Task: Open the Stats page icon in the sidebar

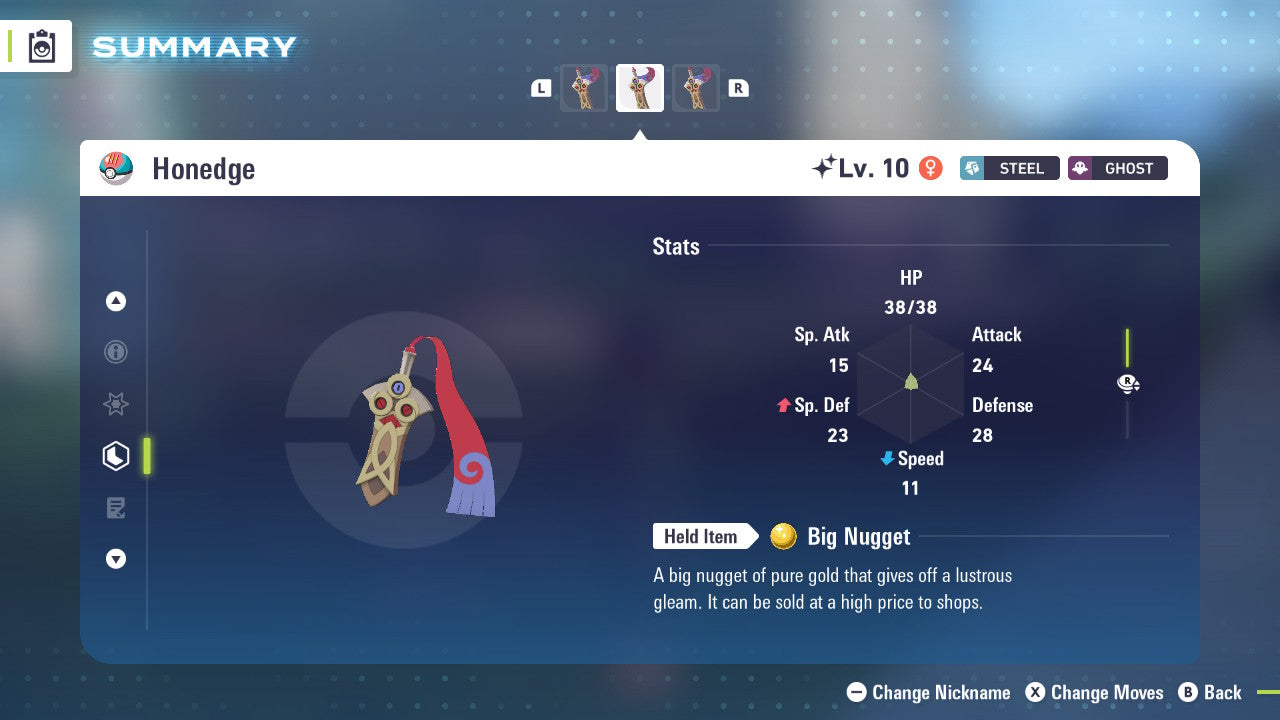Action: pyautogui.click(x=116, y=455)
